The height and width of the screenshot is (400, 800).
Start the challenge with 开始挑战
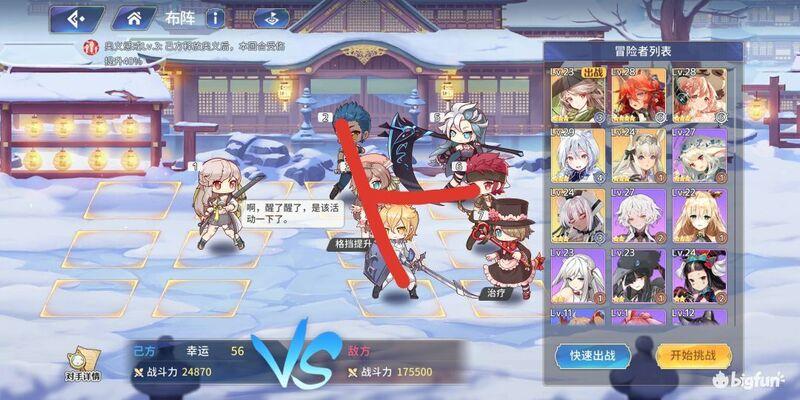tap(693, 355)
